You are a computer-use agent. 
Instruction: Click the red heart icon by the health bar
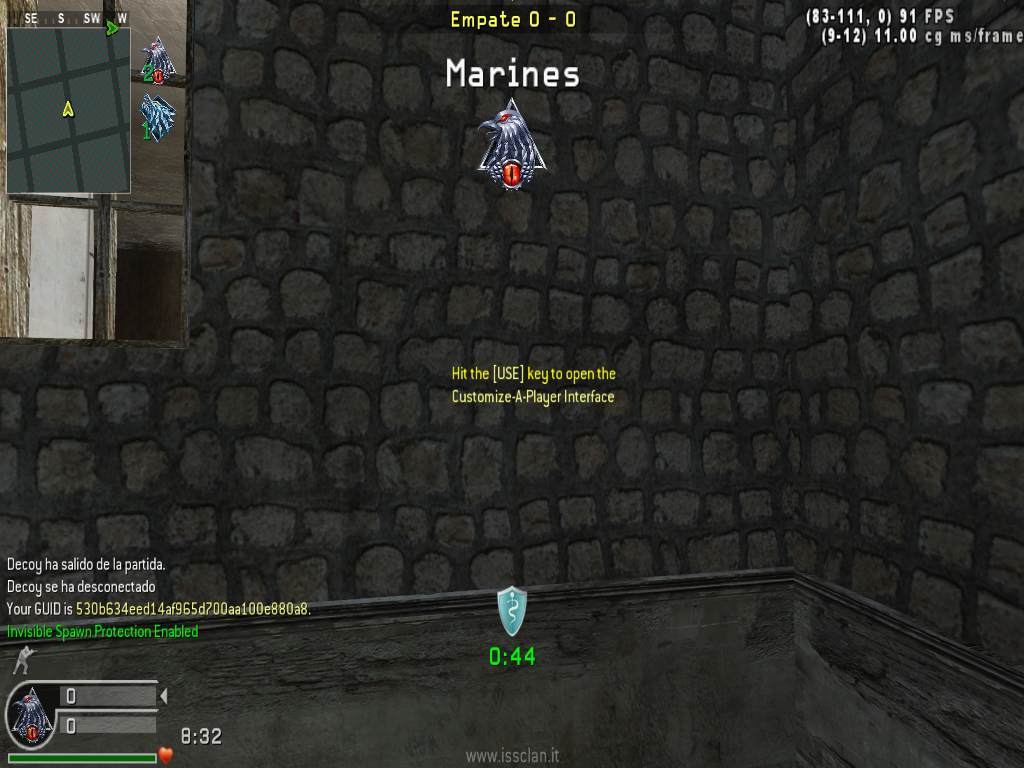coord(167,755)
